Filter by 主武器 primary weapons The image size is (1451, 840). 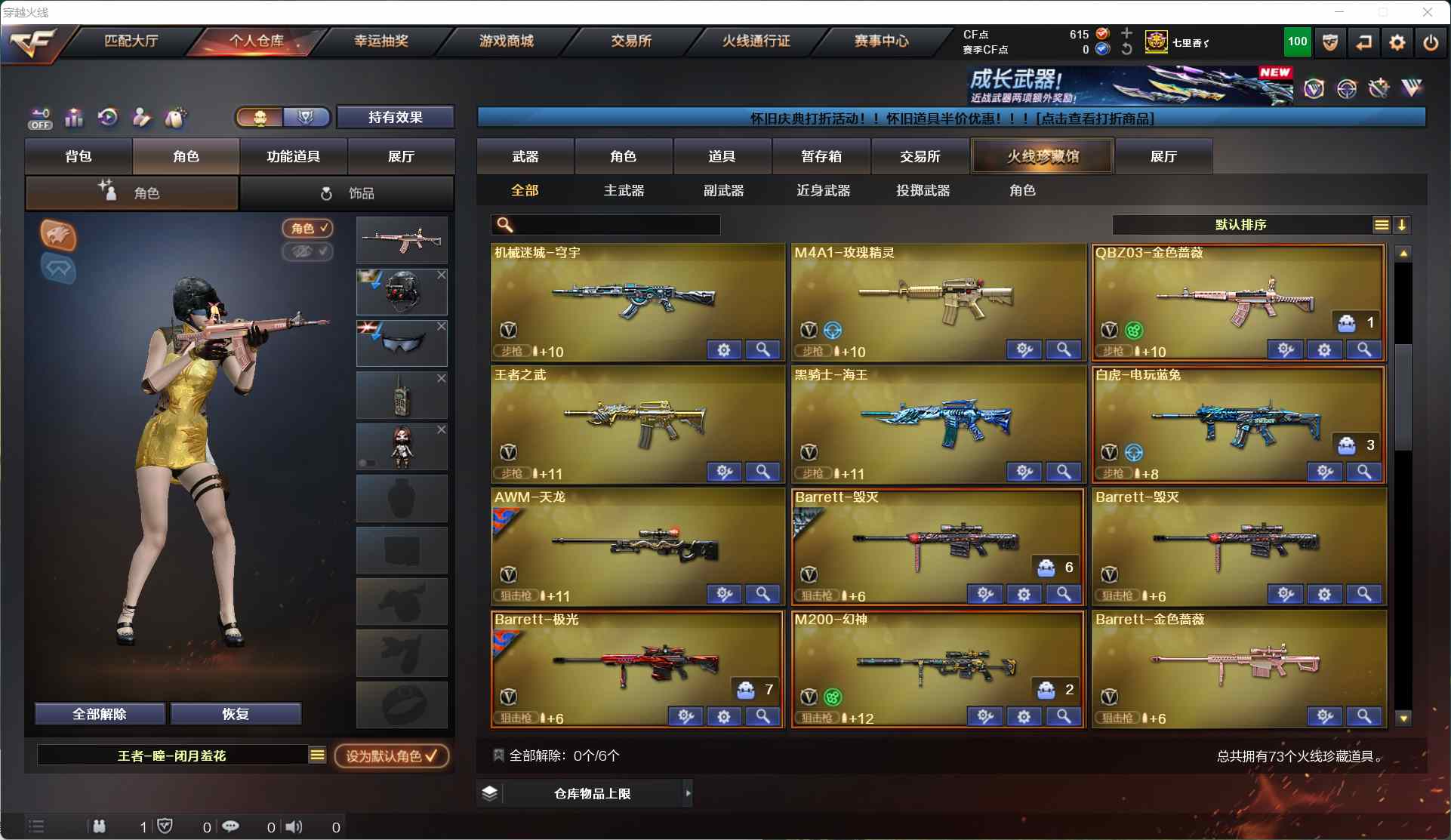pyautogui.click(x=624, y=190)
